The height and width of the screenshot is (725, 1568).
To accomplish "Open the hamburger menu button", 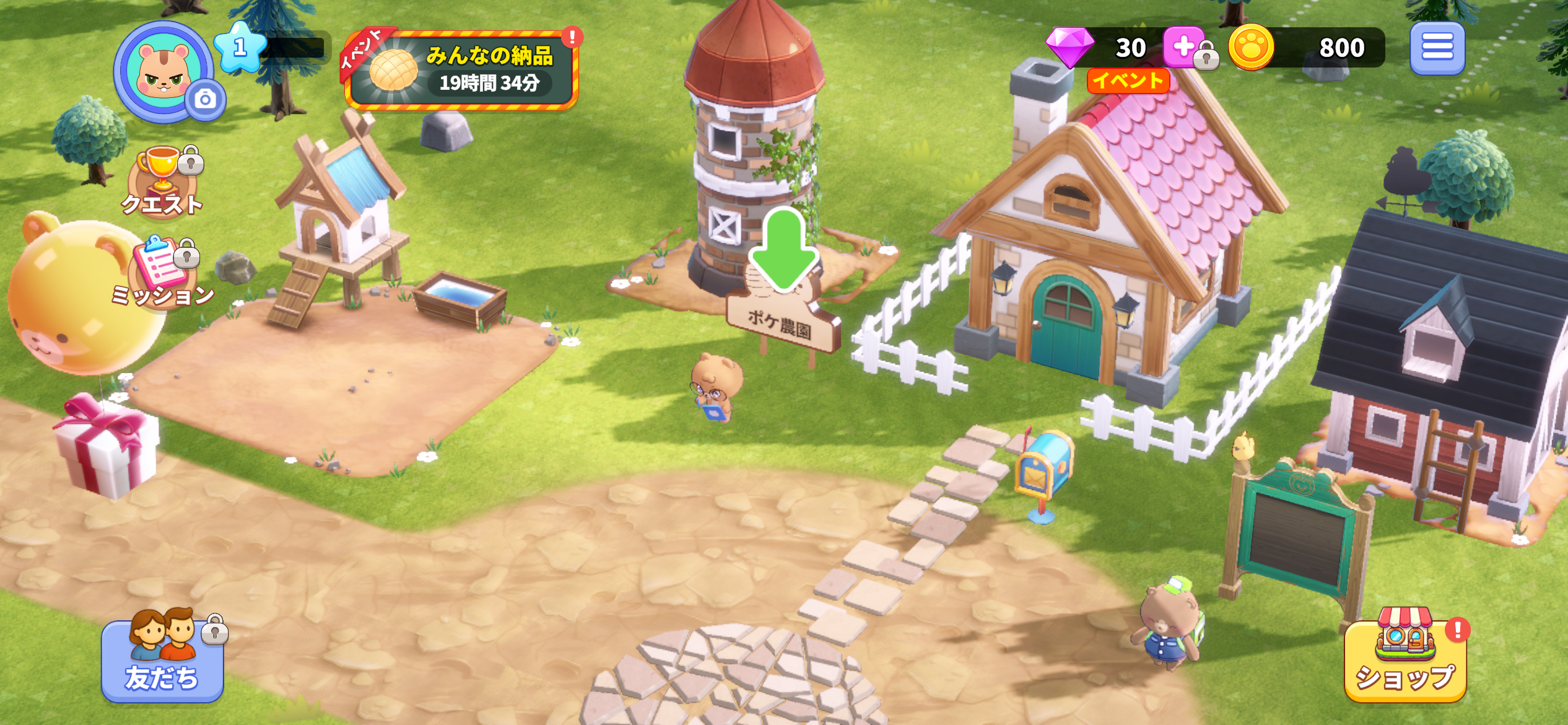I will [1437, 48].
